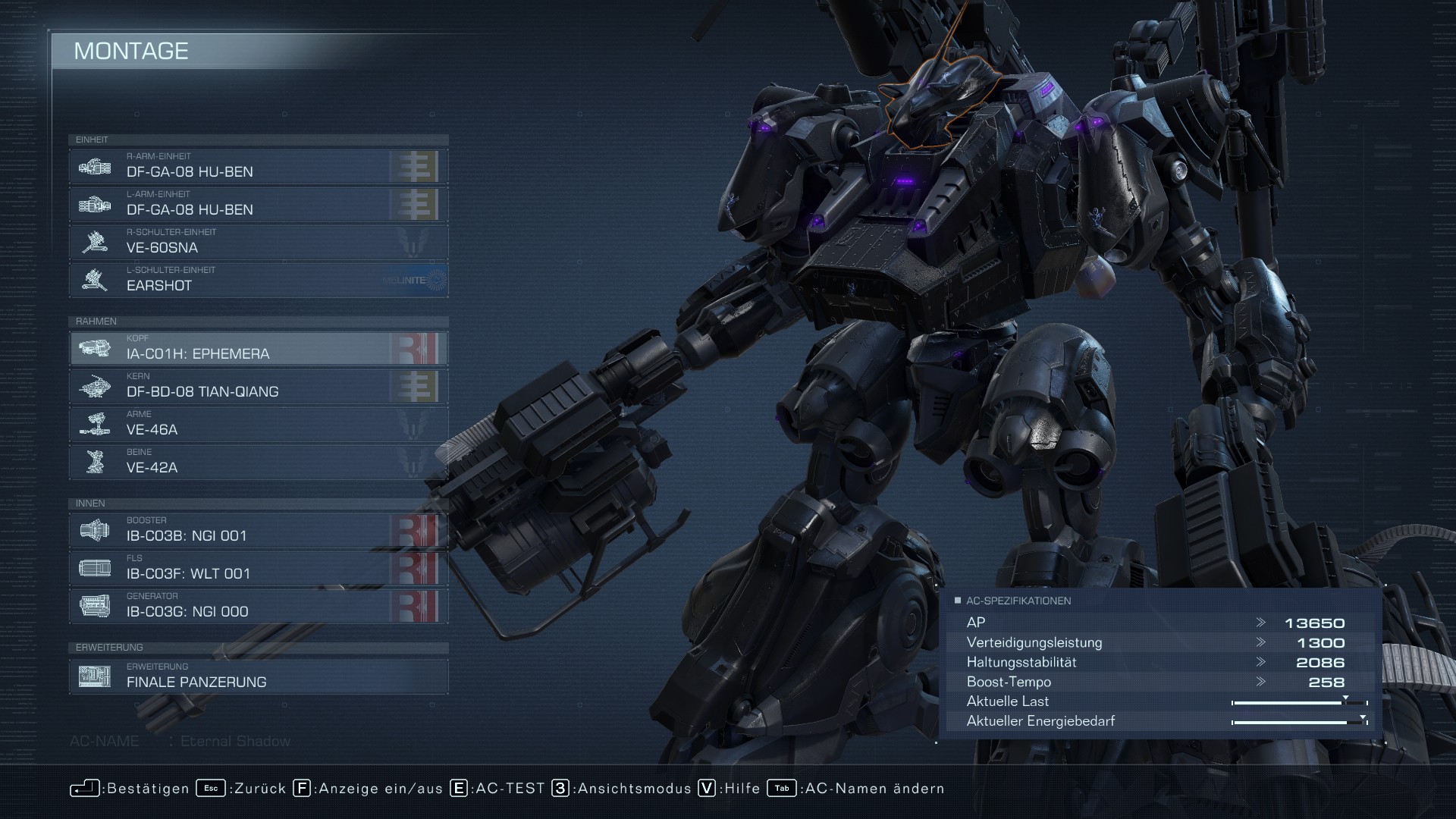Pick the Kopf IA-C01H: EPHEMERA part

tap(258, 348)
